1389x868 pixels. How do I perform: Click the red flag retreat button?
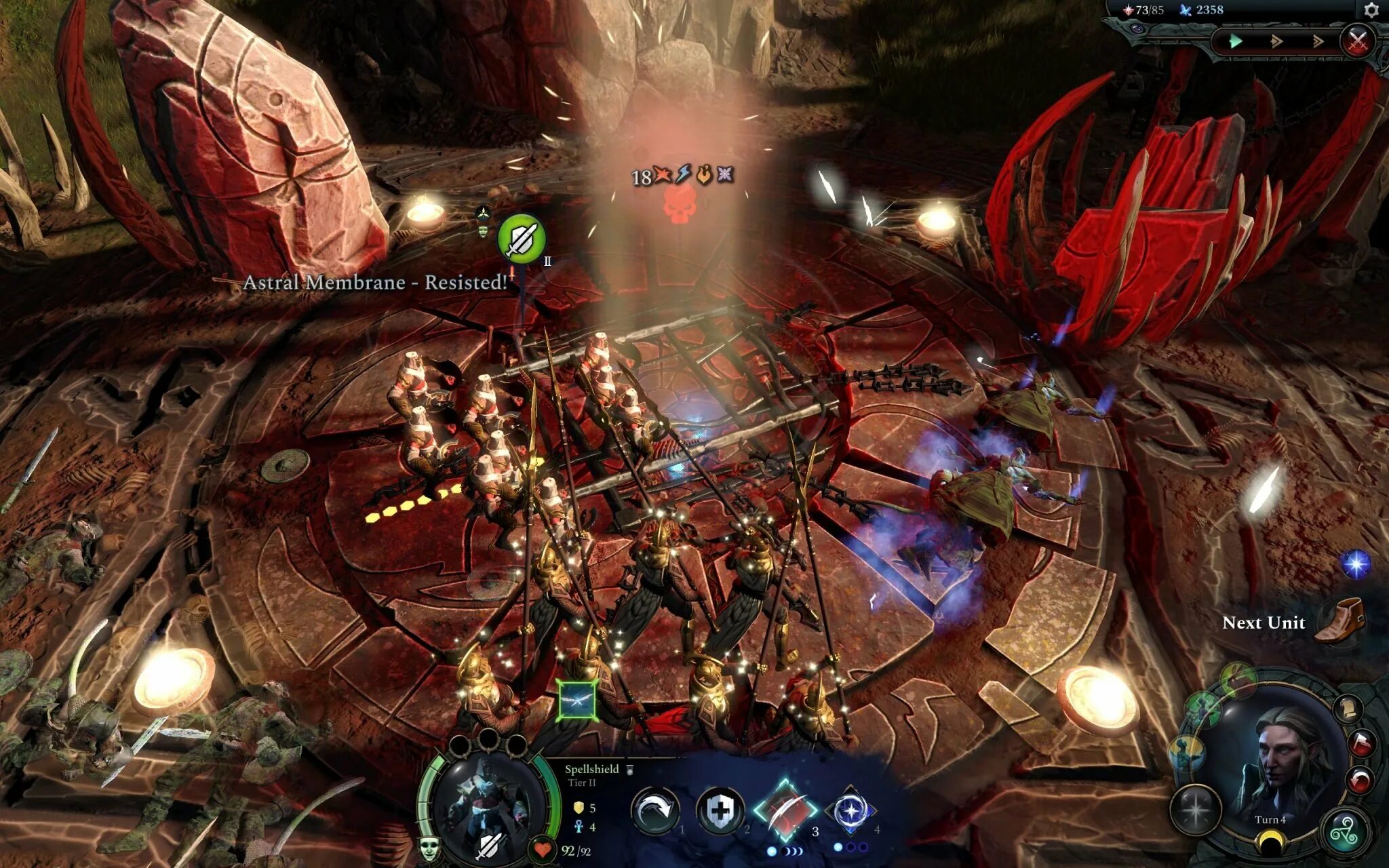(1361, 744)
